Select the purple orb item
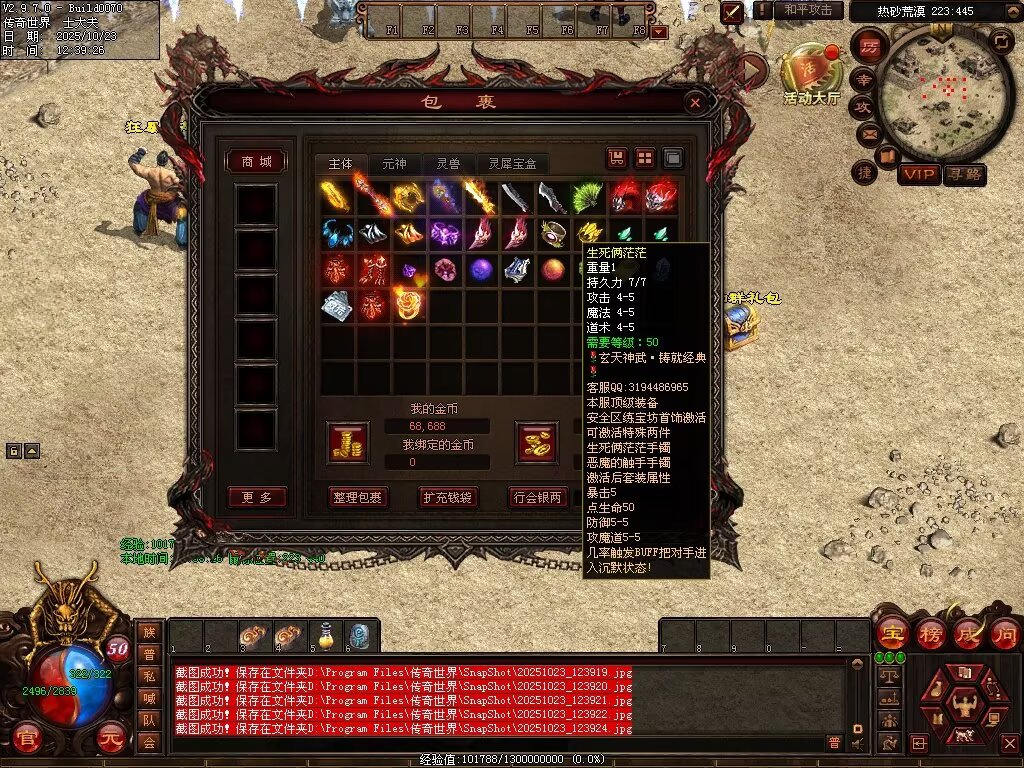 [481, 269]
